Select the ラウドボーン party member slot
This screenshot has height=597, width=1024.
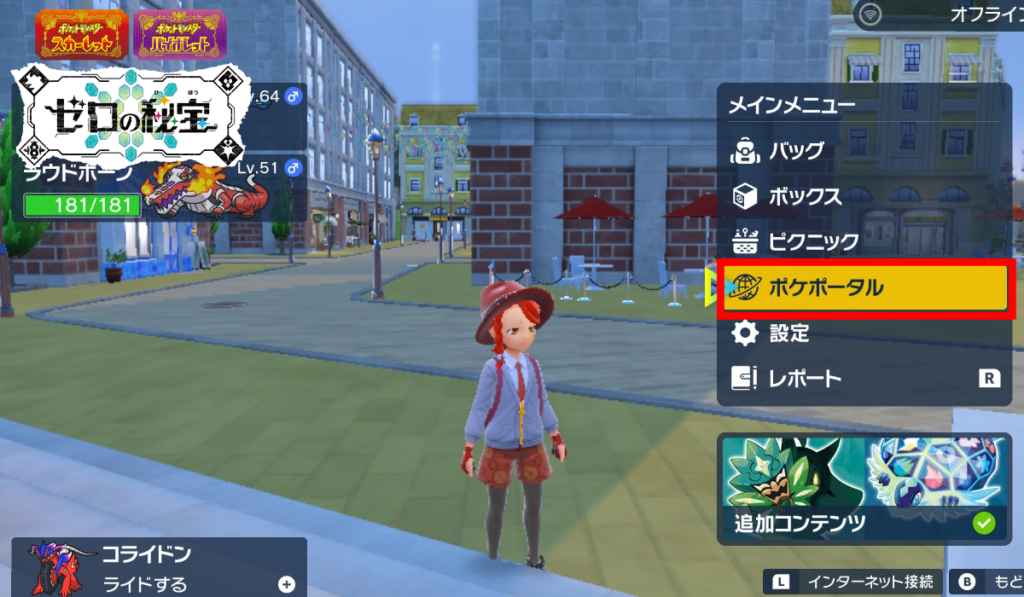click(160, 190)
